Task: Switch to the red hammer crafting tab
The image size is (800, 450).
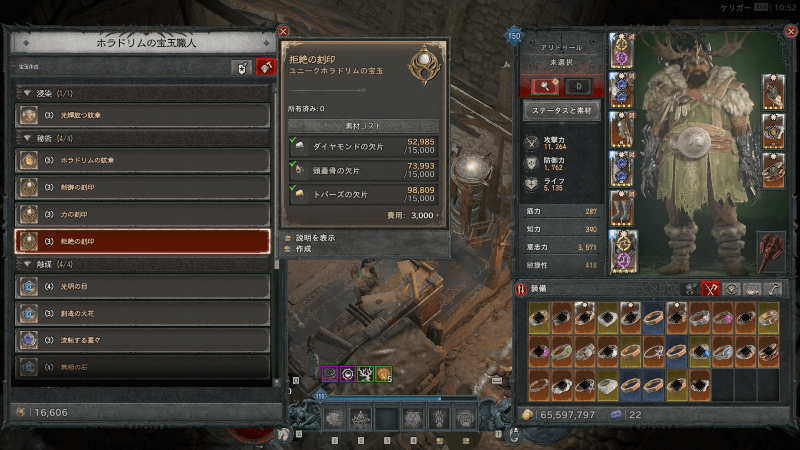Action: click(265, 68)
